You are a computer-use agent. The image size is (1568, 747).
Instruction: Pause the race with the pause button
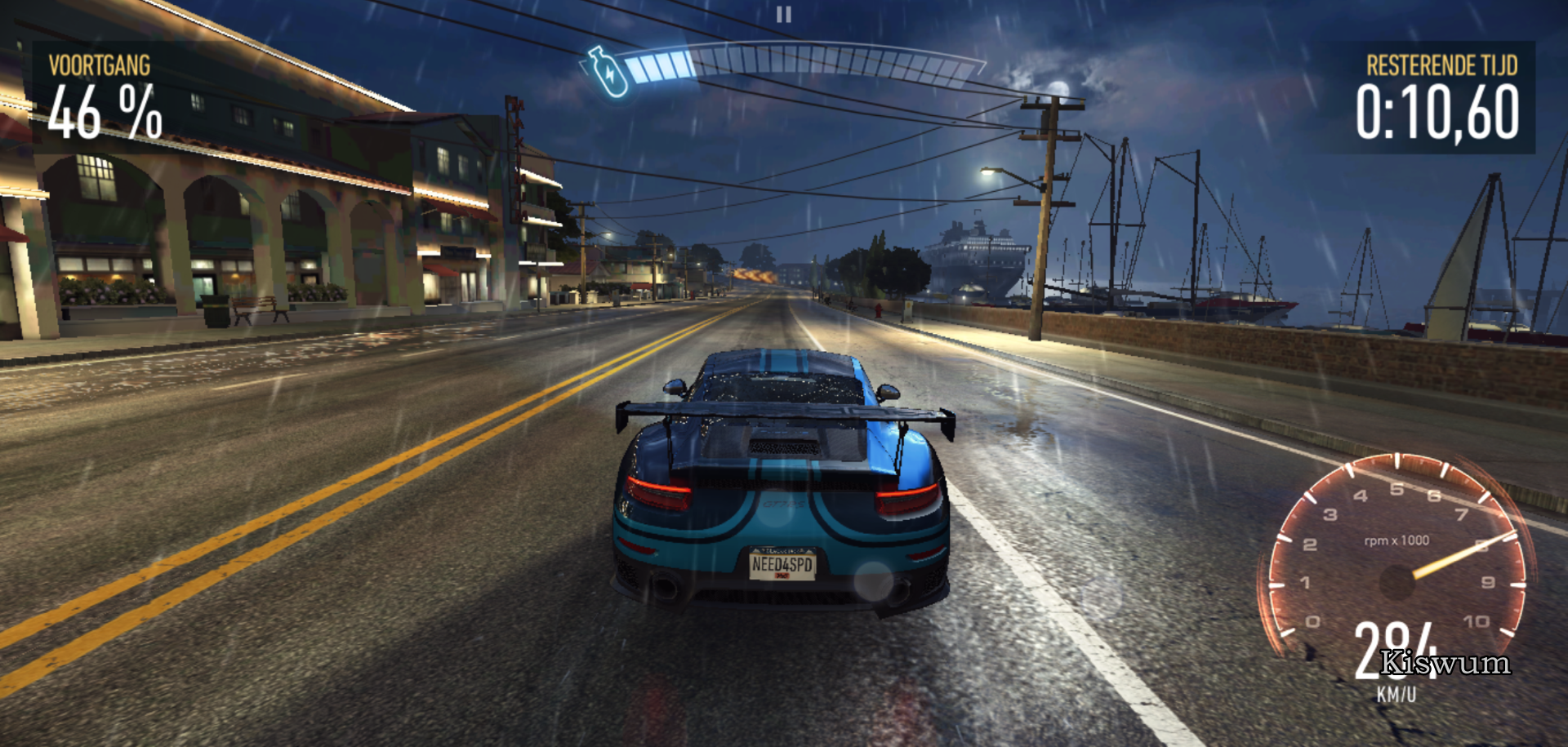[783, 15]
